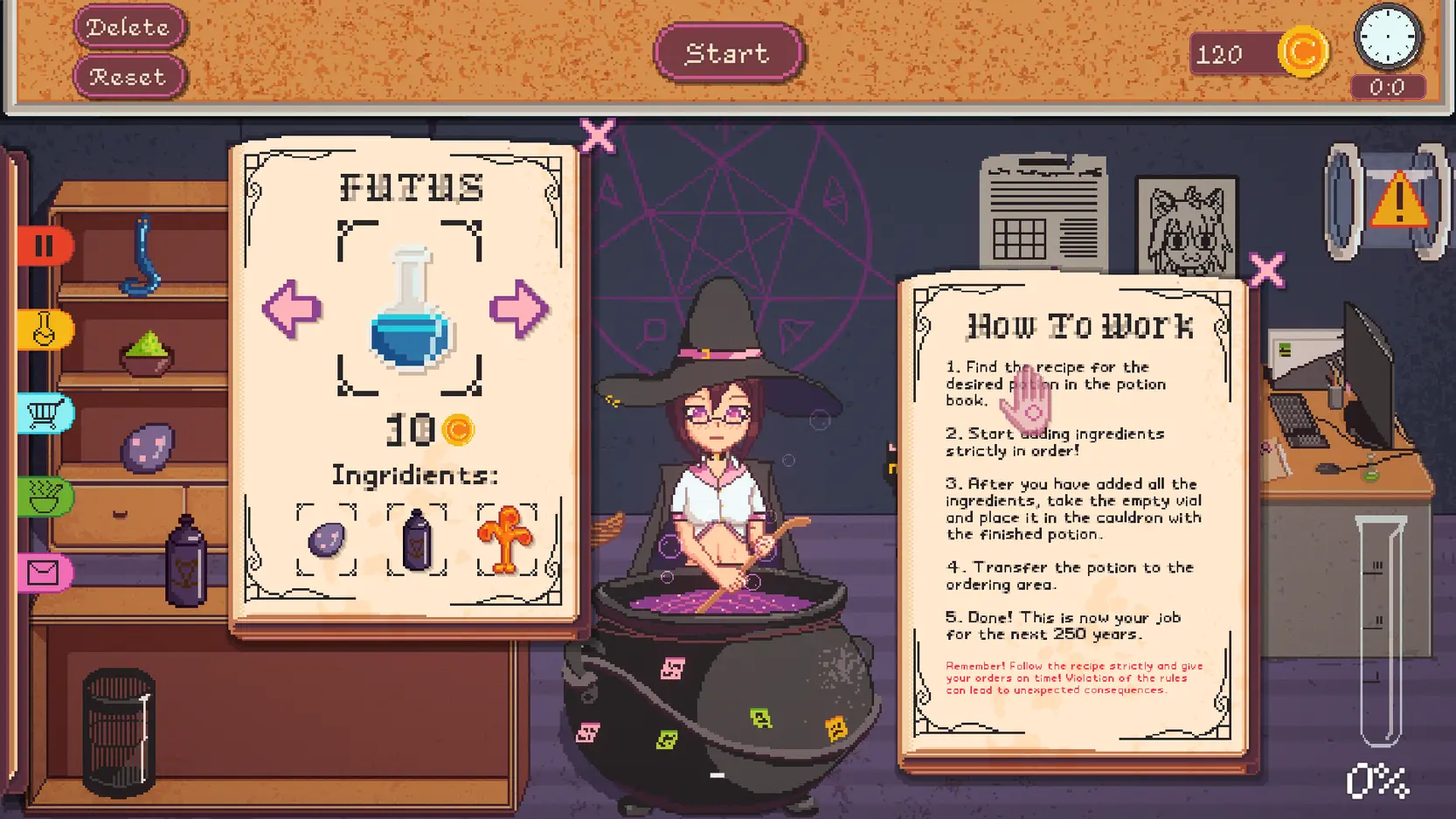Close the How To Work guide
The width and height of the screenshot is (1456, 819).
[x=1266, y=270]
